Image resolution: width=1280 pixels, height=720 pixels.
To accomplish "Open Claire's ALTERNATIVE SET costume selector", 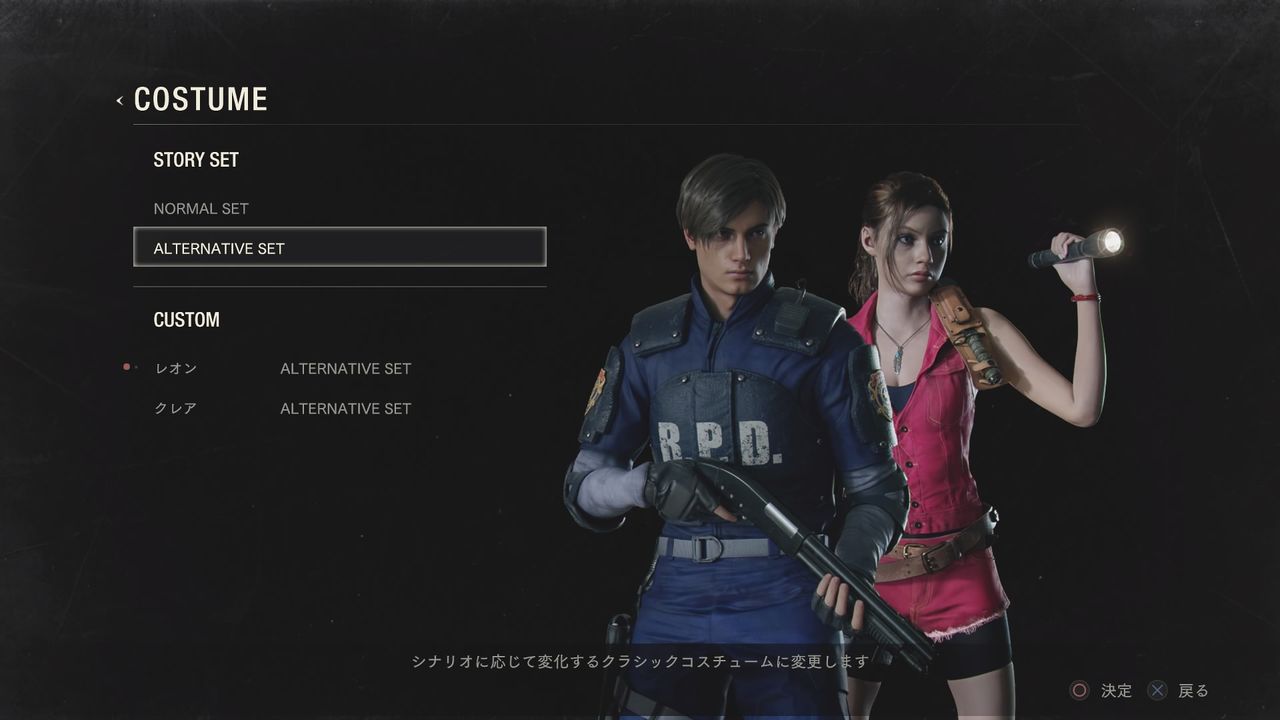I will click(x=345, y=408).
